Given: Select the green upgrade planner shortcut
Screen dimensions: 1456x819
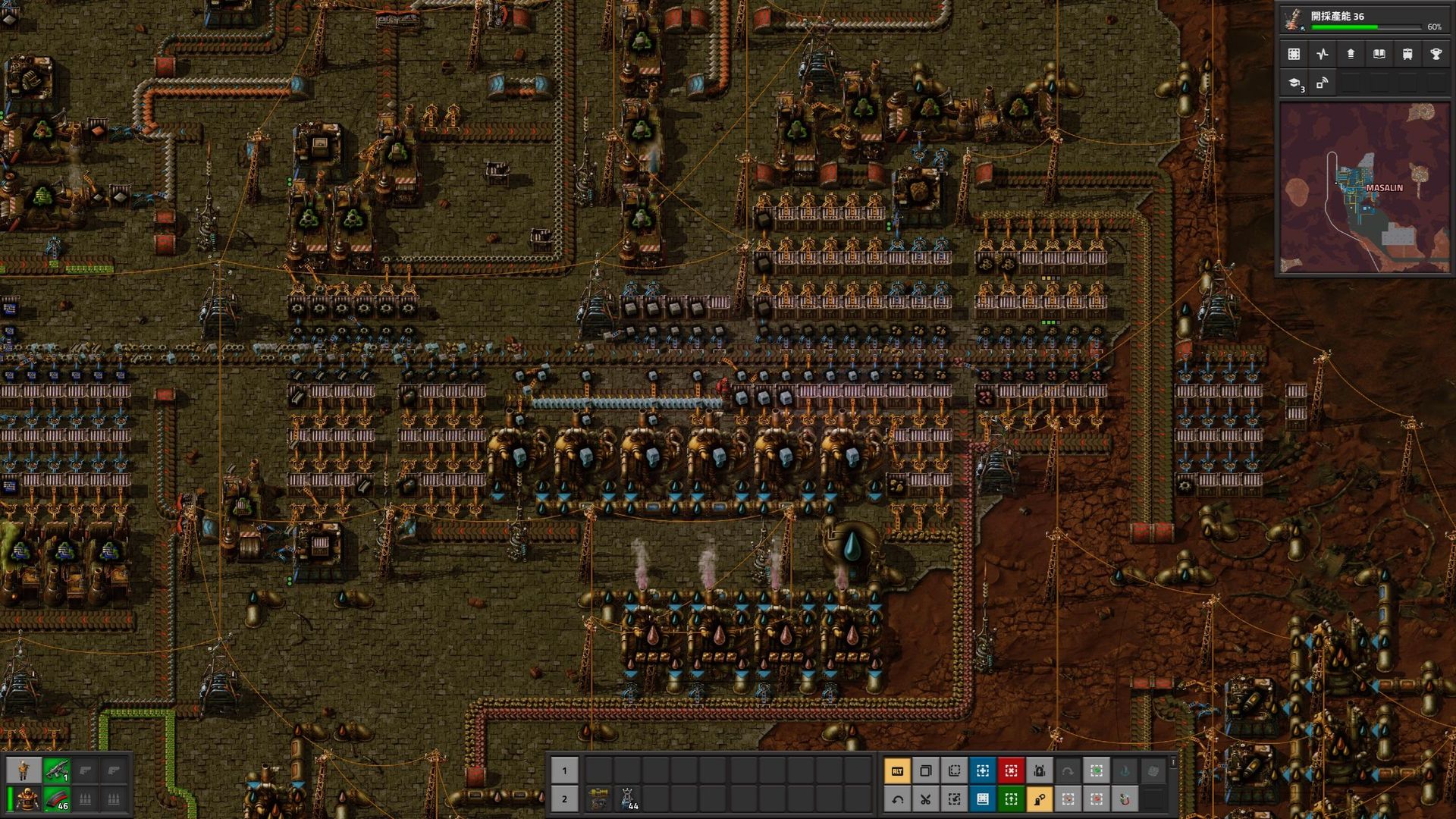Looking at the screenshot, I should [x=1010, y=799].
